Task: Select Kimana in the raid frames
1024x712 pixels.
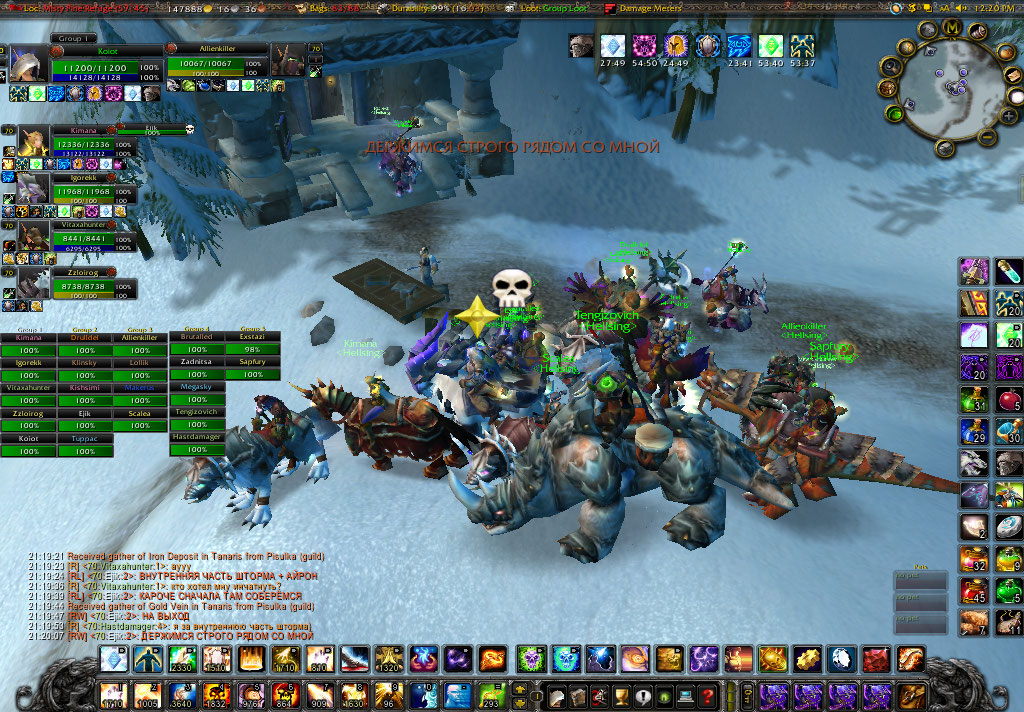Action: 28,338
